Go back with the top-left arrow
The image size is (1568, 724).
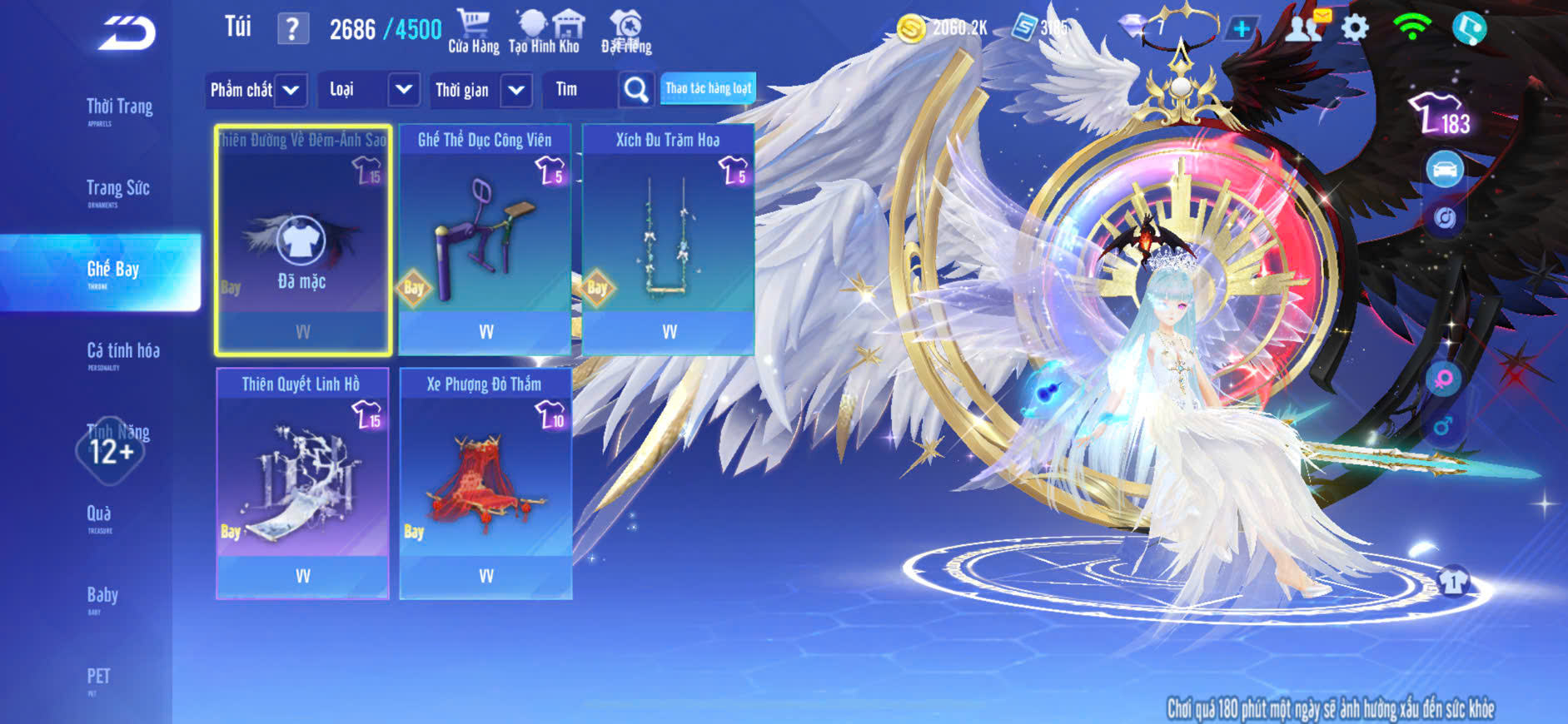point(127,33)
